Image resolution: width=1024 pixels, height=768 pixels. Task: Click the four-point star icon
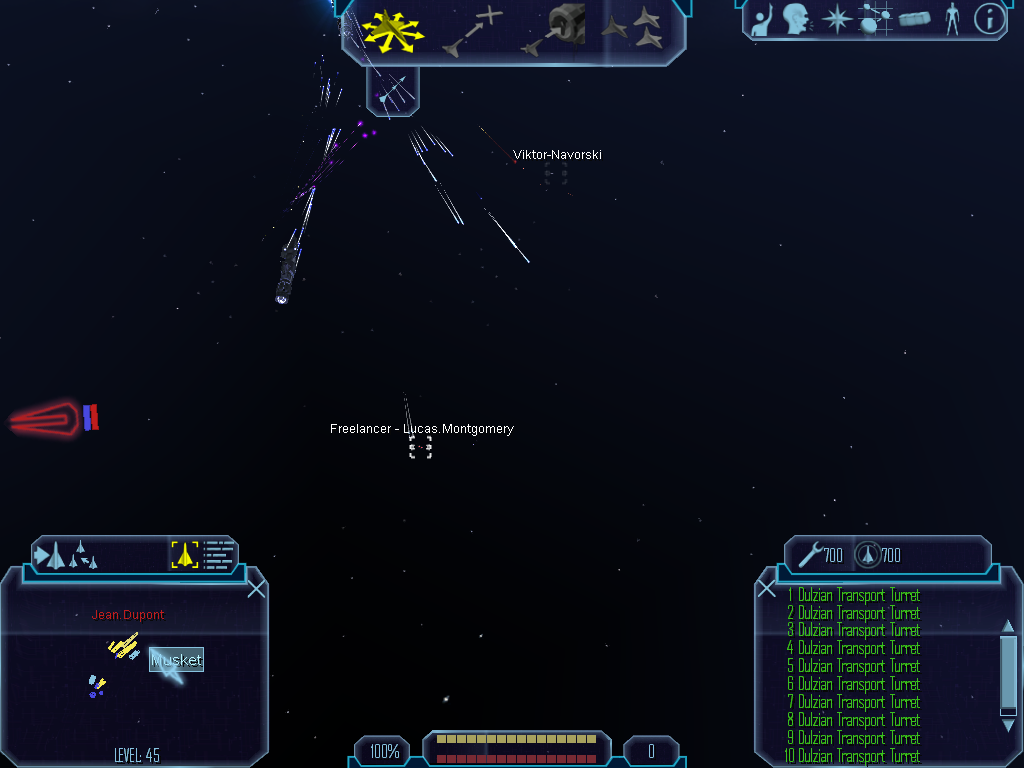(x=835, y=19)
